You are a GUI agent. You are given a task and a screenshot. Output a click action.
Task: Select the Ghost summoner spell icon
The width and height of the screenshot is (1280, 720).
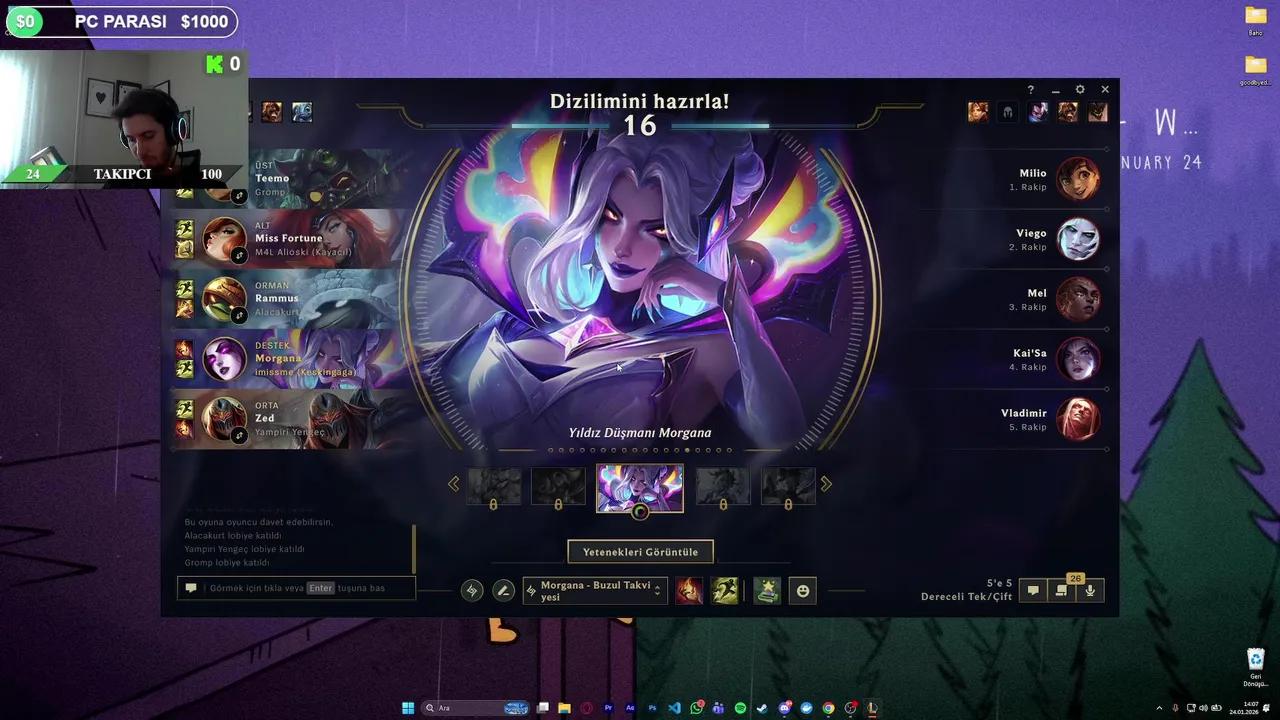coord(725,590)
